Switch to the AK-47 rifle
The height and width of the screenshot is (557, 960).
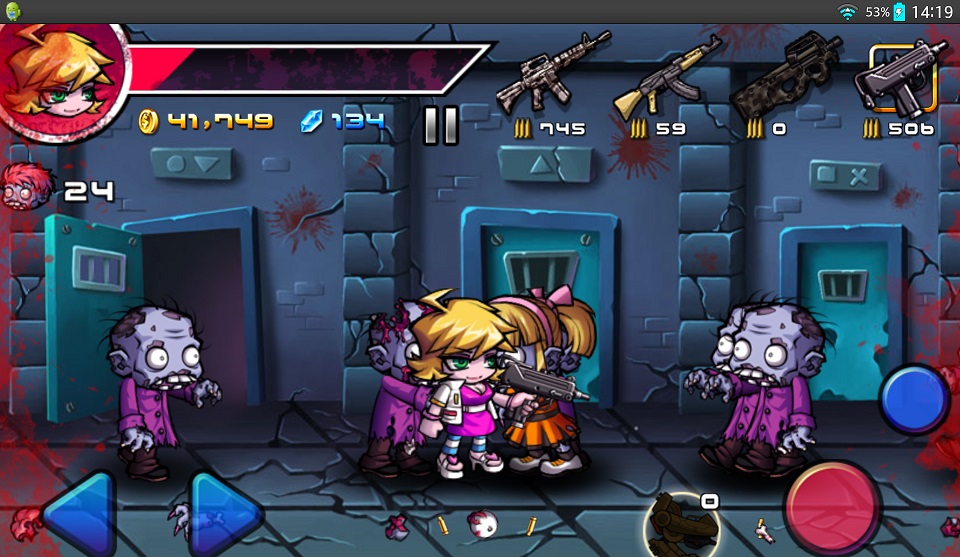click(x=667, y=76)
